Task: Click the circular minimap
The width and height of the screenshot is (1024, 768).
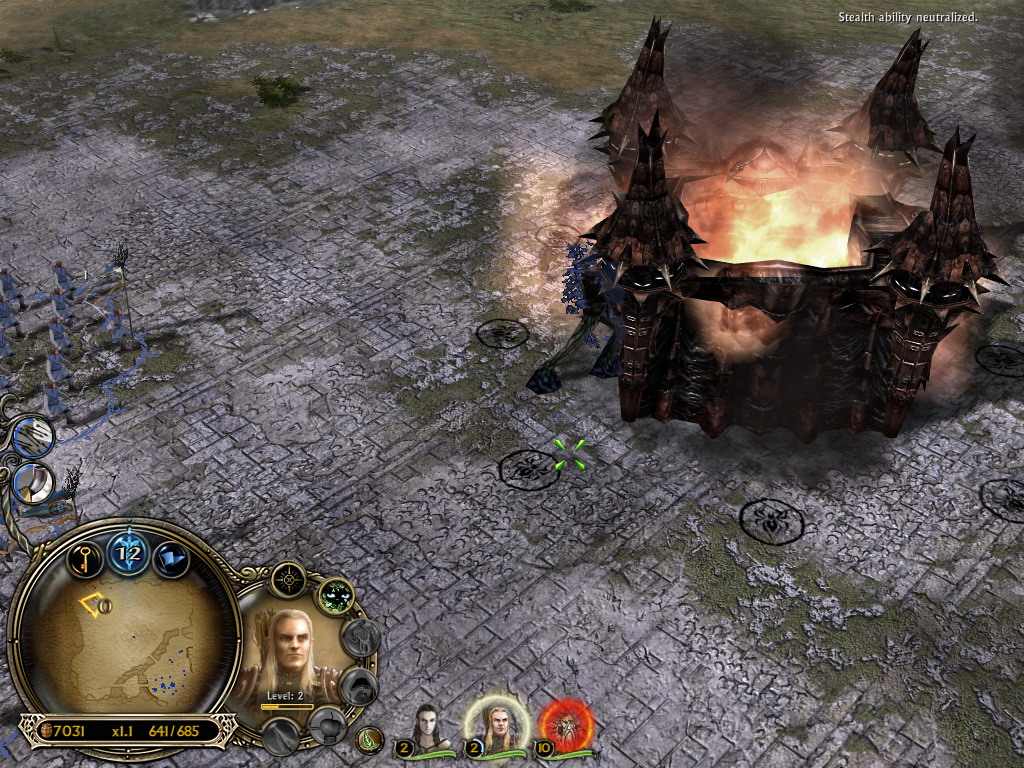Action: coord(125,642)
